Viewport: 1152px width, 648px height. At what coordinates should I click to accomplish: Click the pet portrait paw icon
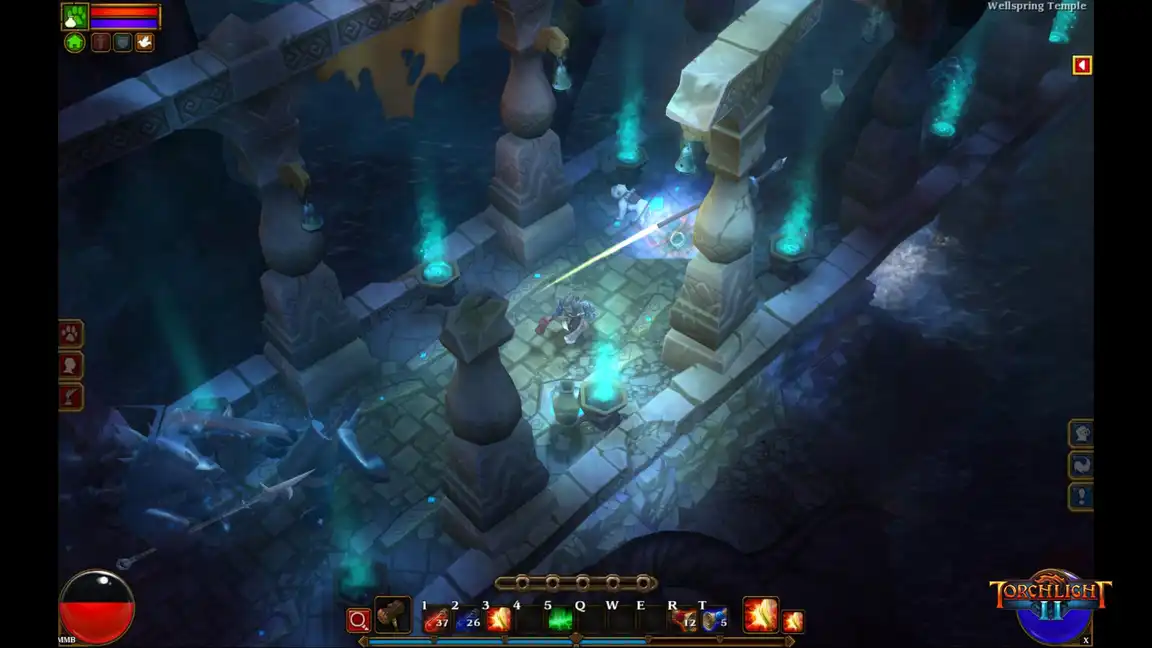coord(75,17)
